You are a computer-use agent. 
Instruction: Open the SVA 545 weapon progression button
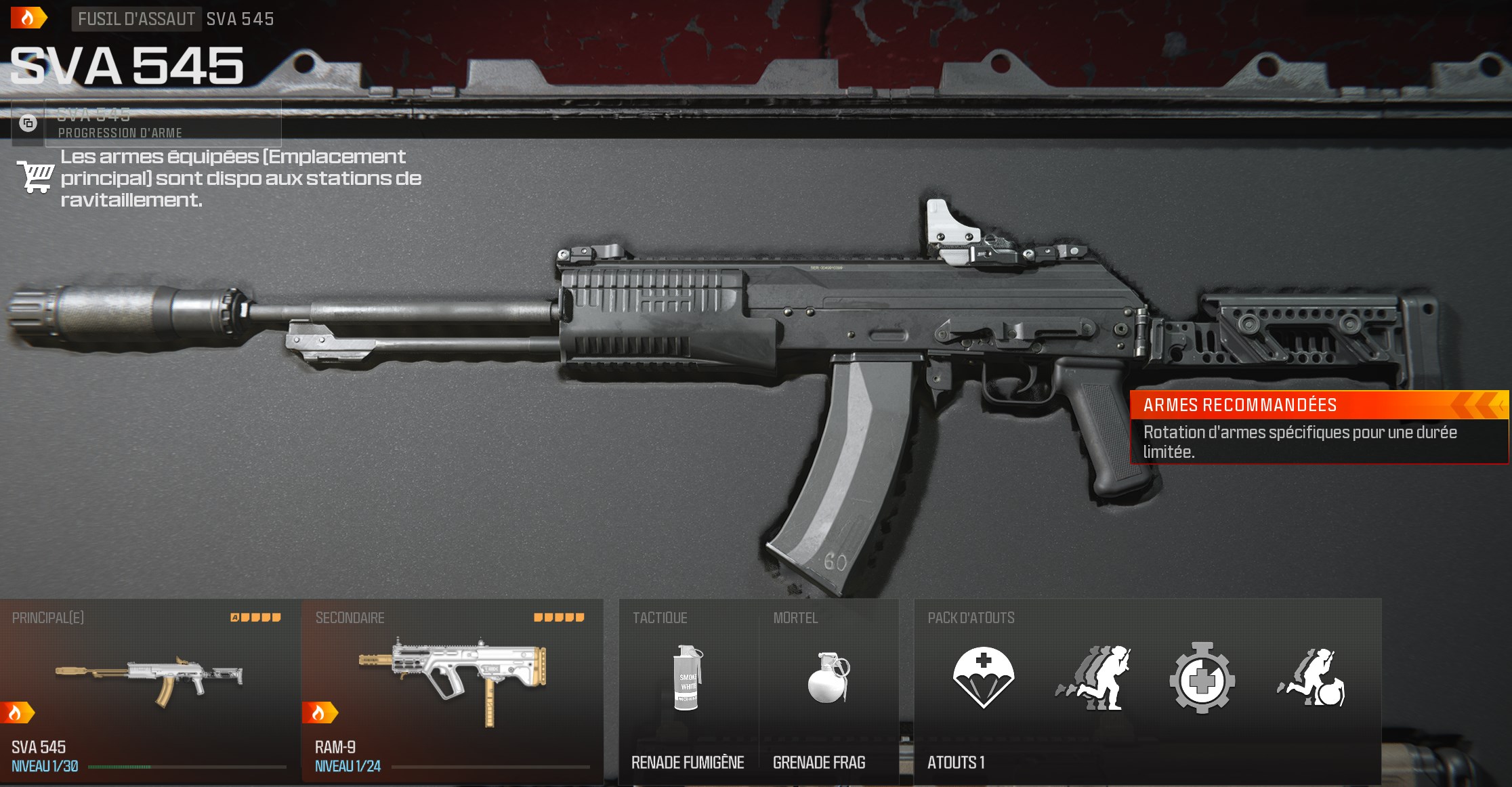point(163,123)
